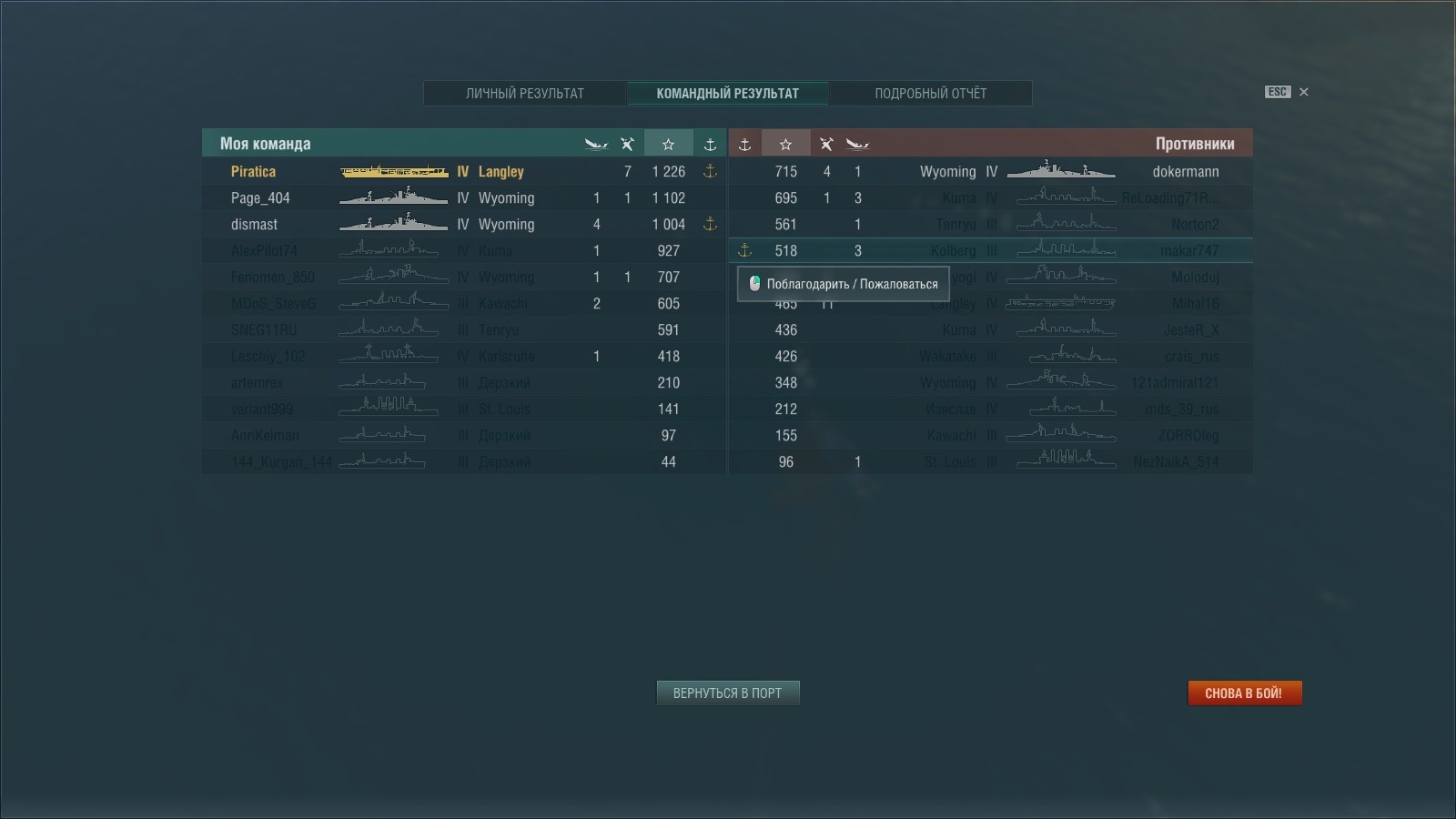The width and height of the screenshot is (1456, 819).
Task: Click dokermann's Wyoming ship silhouette
Action: (1062, 171)
